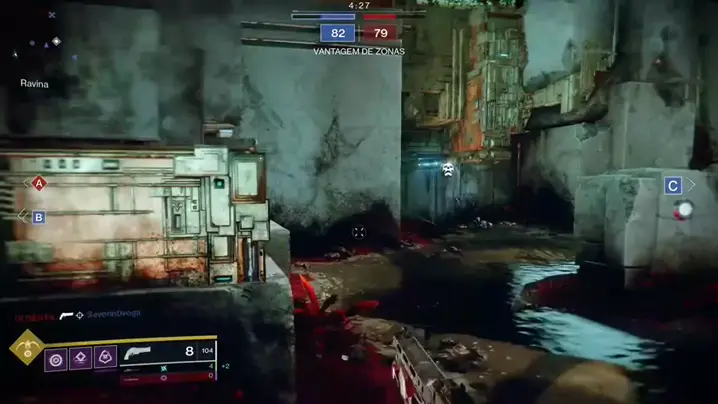The image size is (718, 404).
Task: Click the zone A capture marker
Action: click(39, 184)
